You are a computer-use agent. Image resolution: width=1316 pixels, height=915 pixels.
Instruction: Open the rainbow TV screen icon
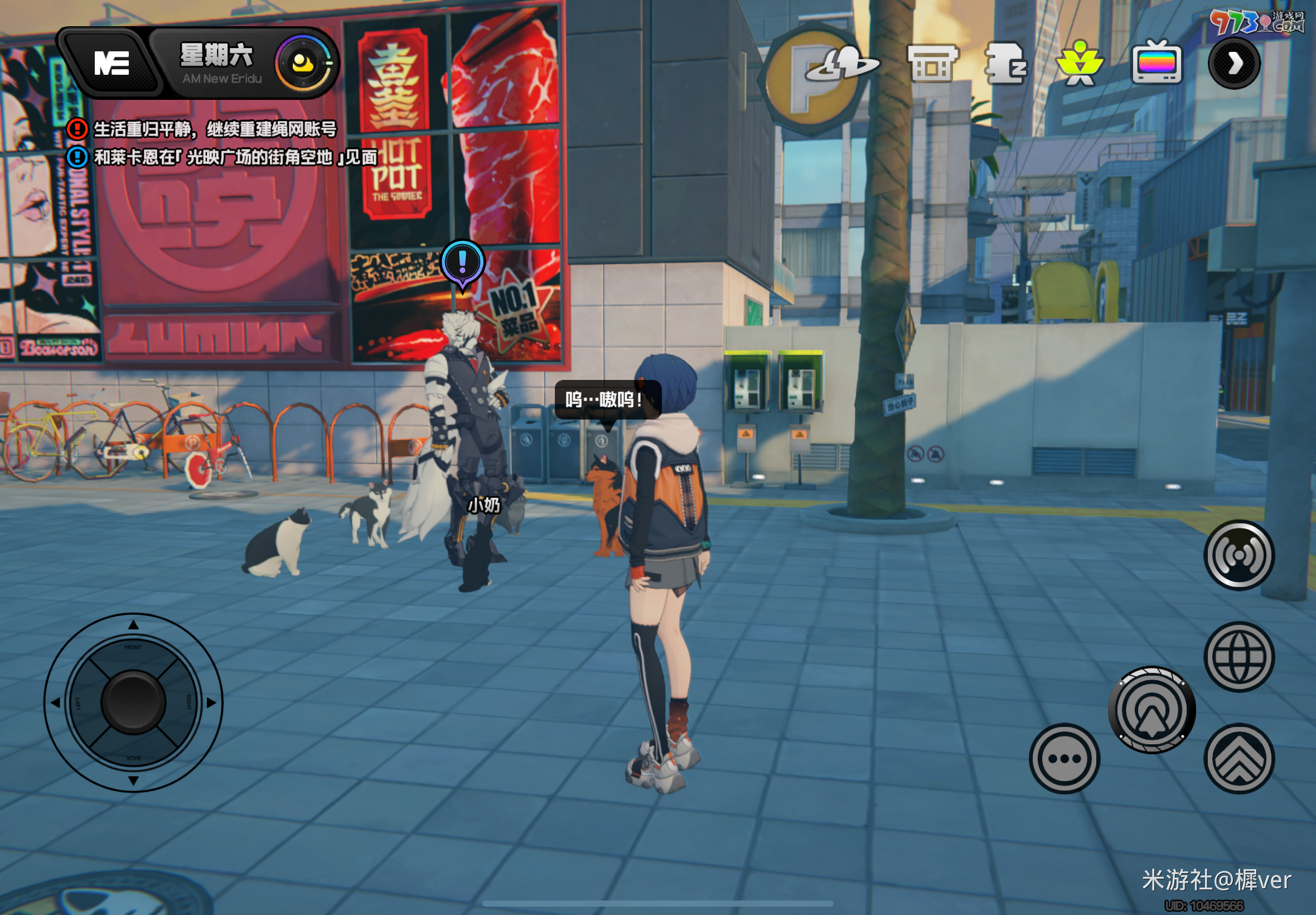[x=1157, y=63]
